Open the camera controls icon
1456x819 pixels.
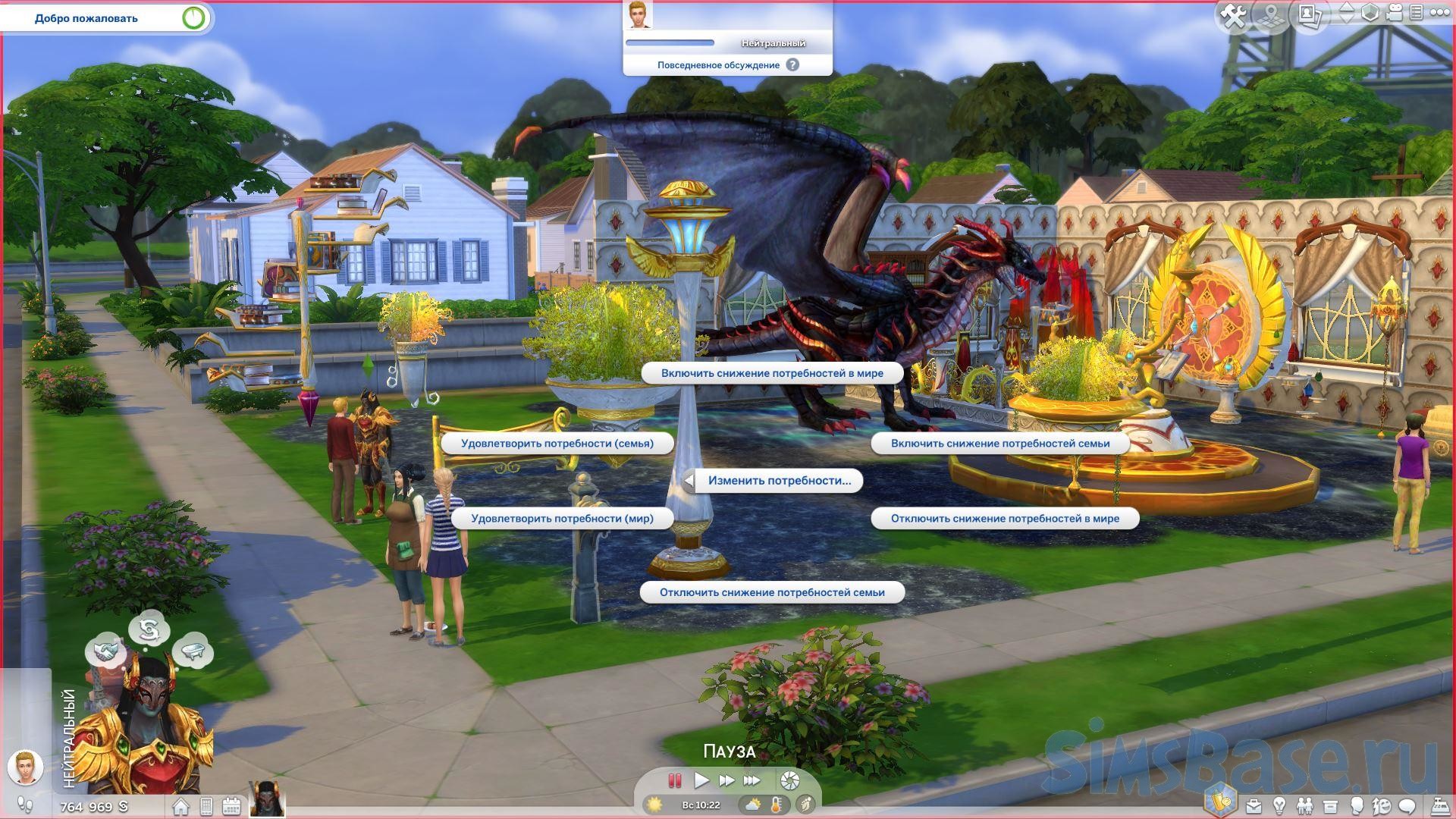click(x=1394, y=13)
